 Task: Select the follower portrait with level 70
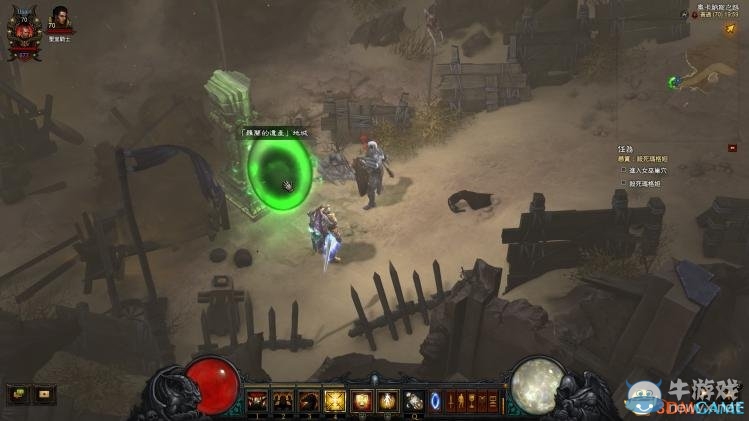coord(60,20)
